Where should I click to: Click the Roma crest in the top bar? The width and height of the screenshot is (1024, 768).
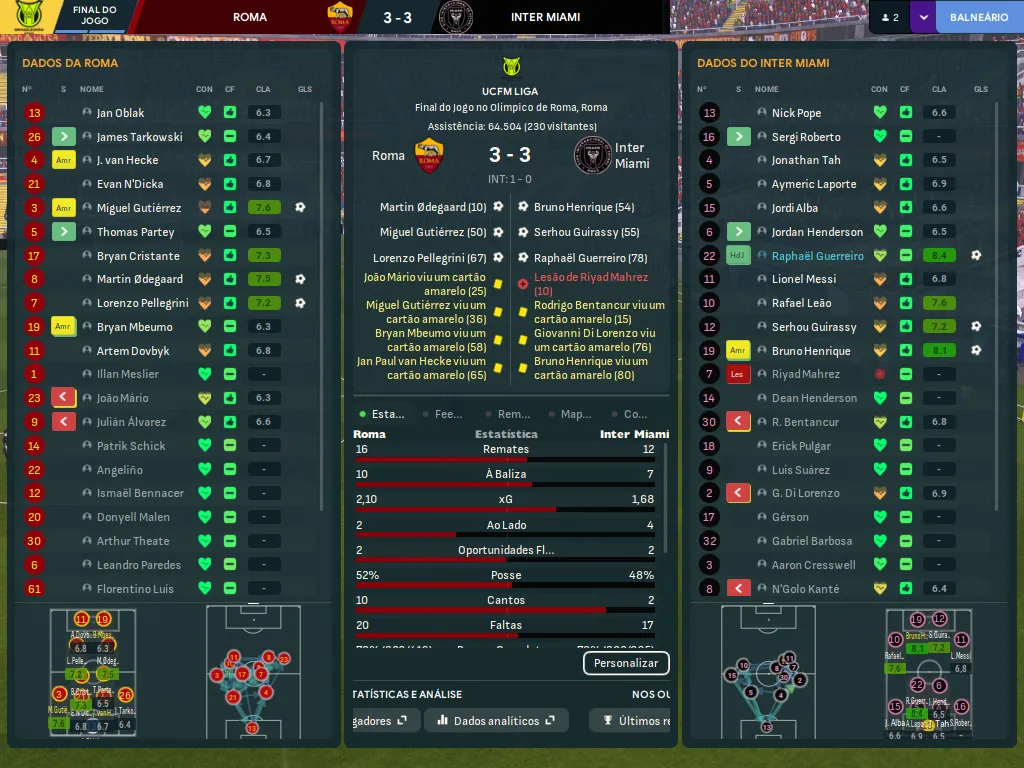(x=340, y=17)
